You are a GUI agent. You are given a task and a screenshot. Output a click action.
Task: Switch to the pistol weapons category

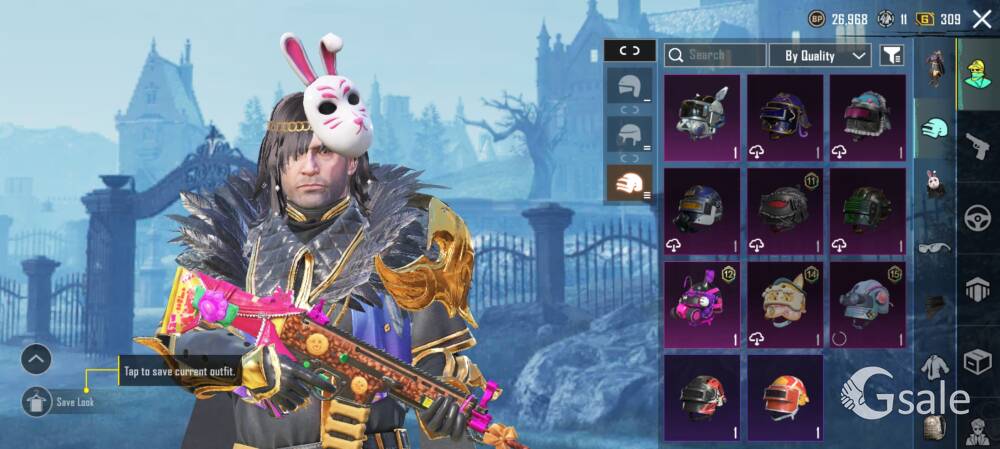point(977,147)
